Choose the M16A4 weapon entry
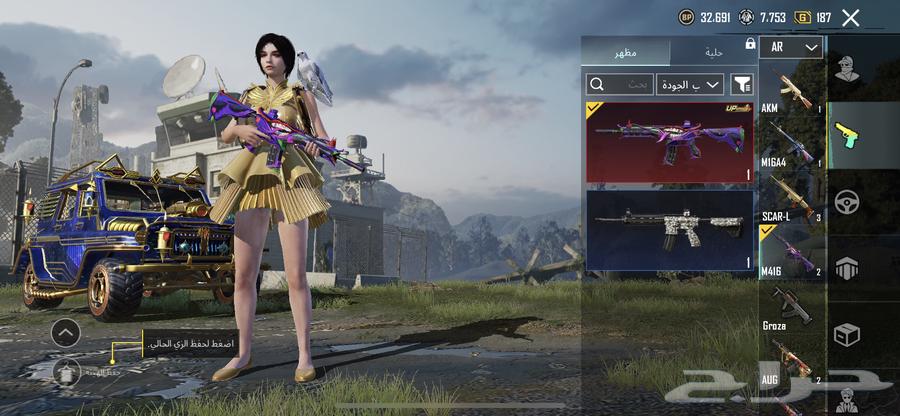Image resolution: width=900 pixels, height=416 pixels. (x=791, y=144)
